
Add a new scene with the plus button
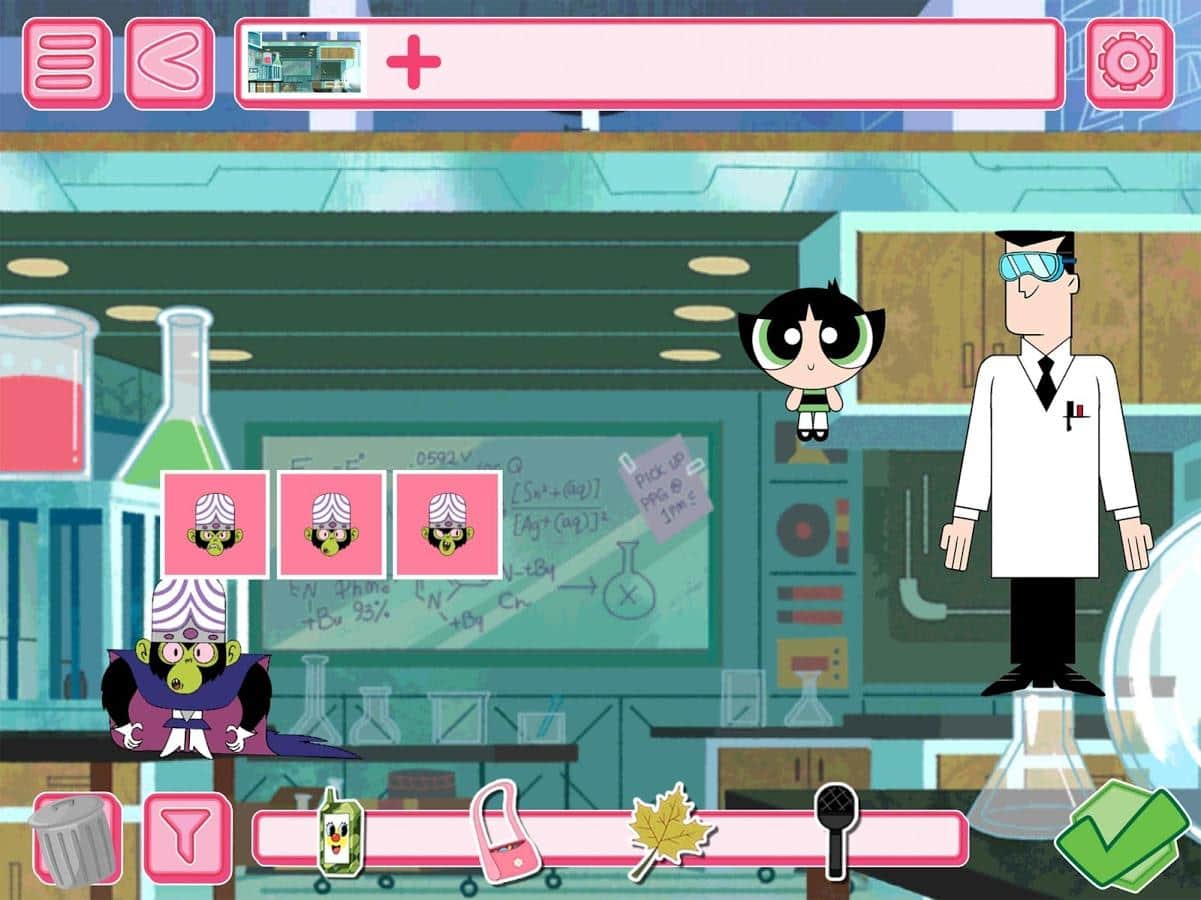point(413,62)
